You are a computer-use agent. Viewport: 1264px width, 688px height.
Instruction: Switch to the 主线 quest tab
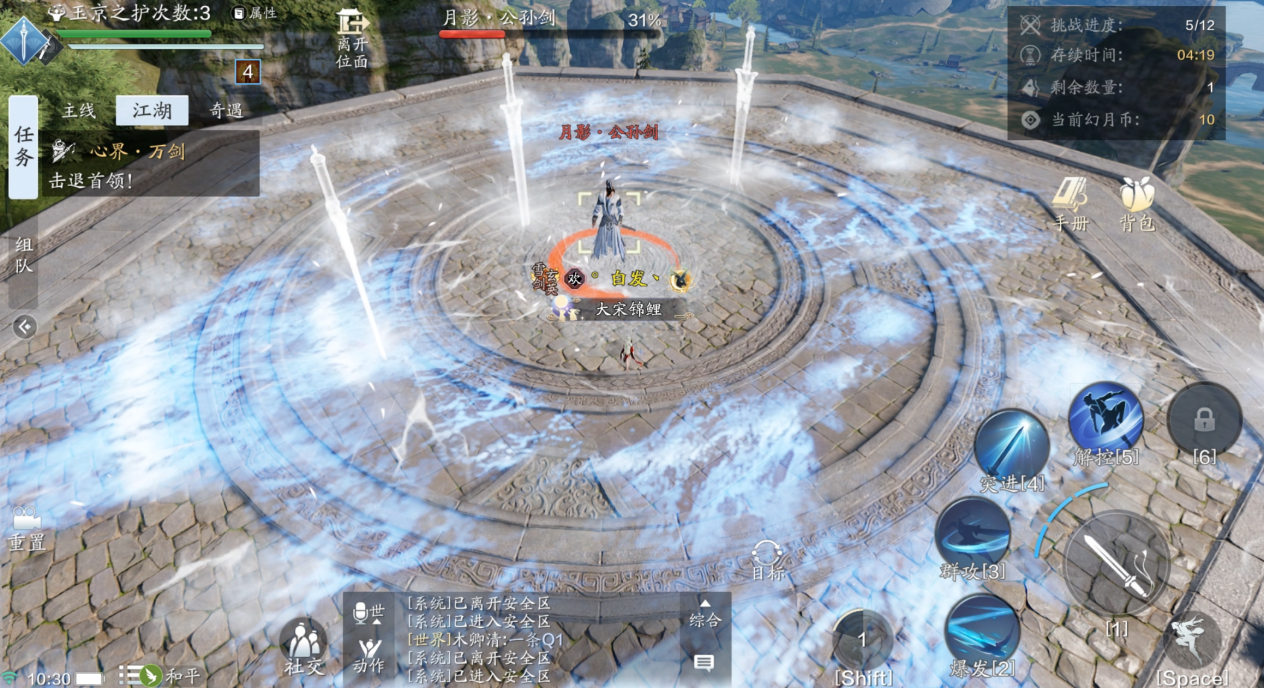tap(79, 111)
